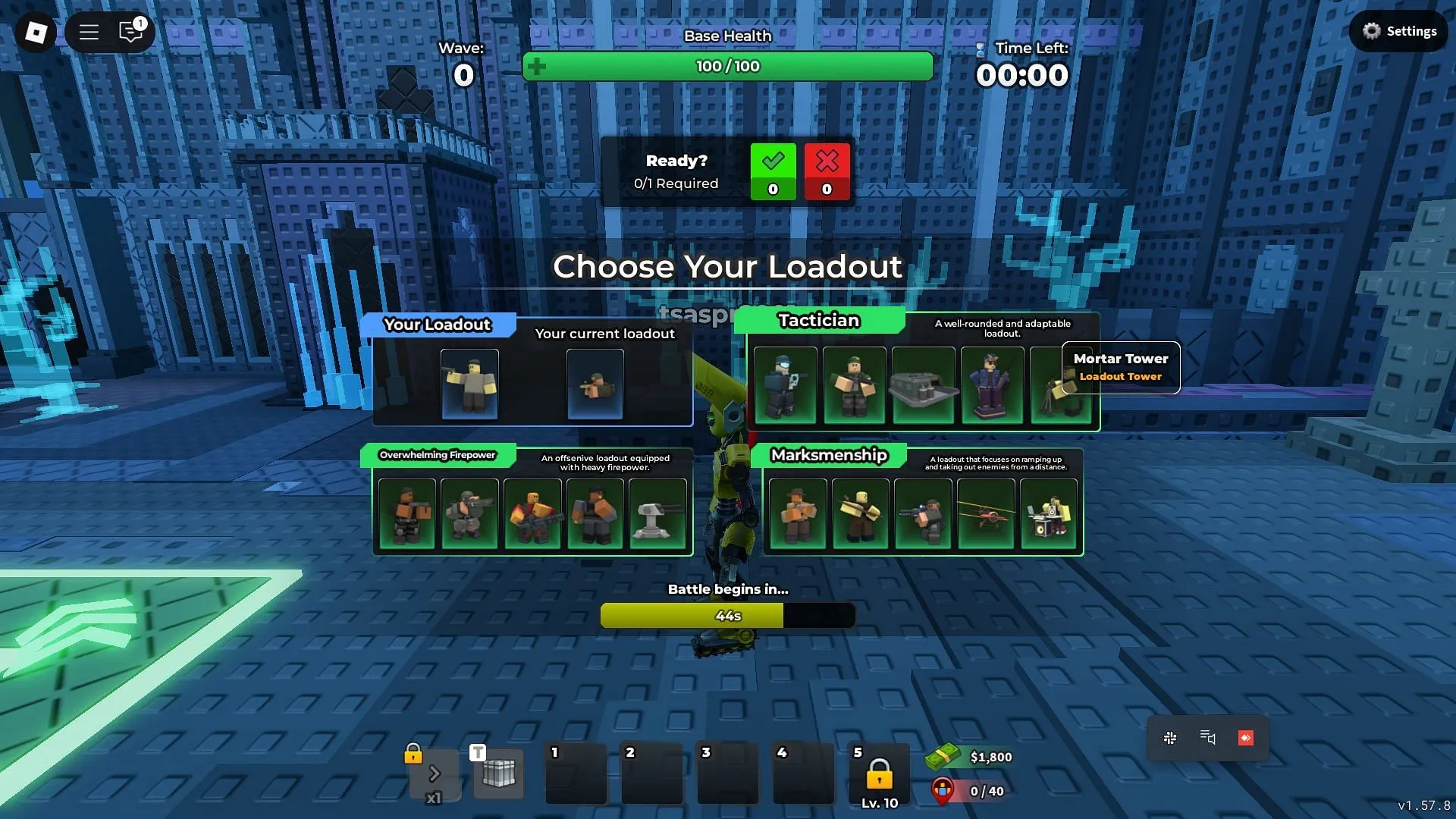Click the game speed x1 arrow button

(x=435, y=773)
